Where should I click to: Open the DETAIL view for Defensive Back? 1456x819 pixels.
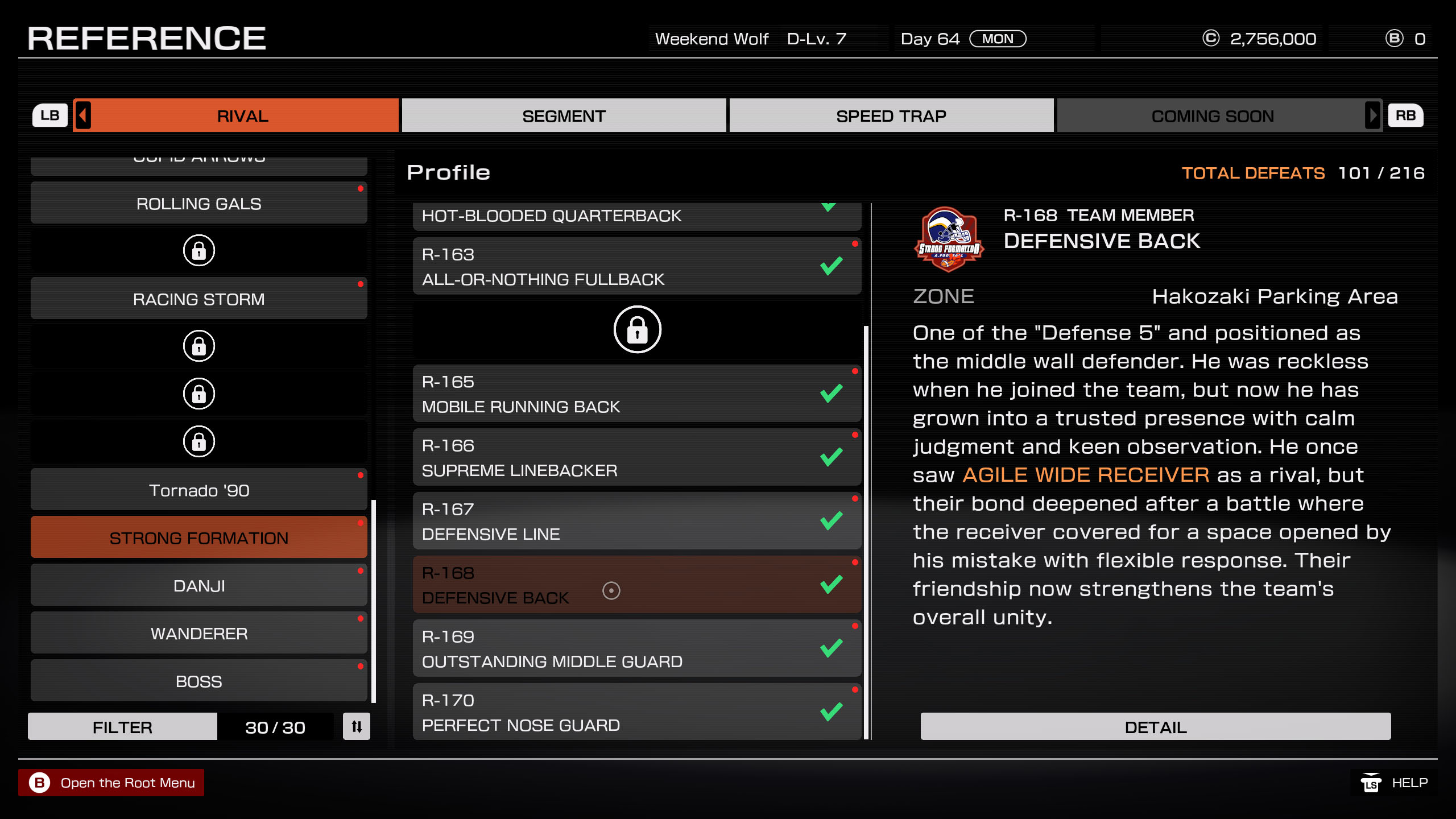pos(1155,727)
